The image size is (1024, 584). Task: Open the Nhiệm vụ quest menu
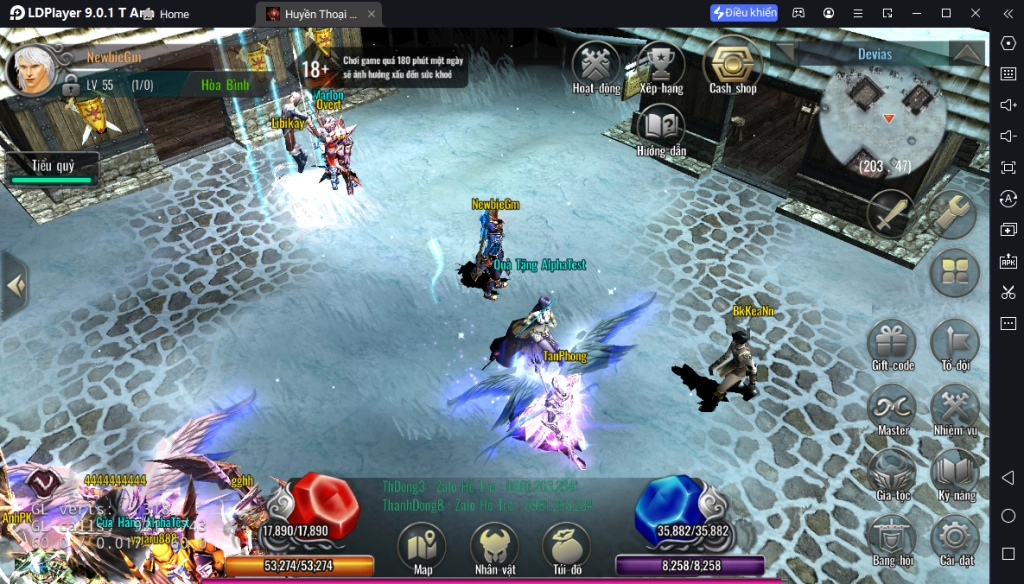tap(954, 408)
